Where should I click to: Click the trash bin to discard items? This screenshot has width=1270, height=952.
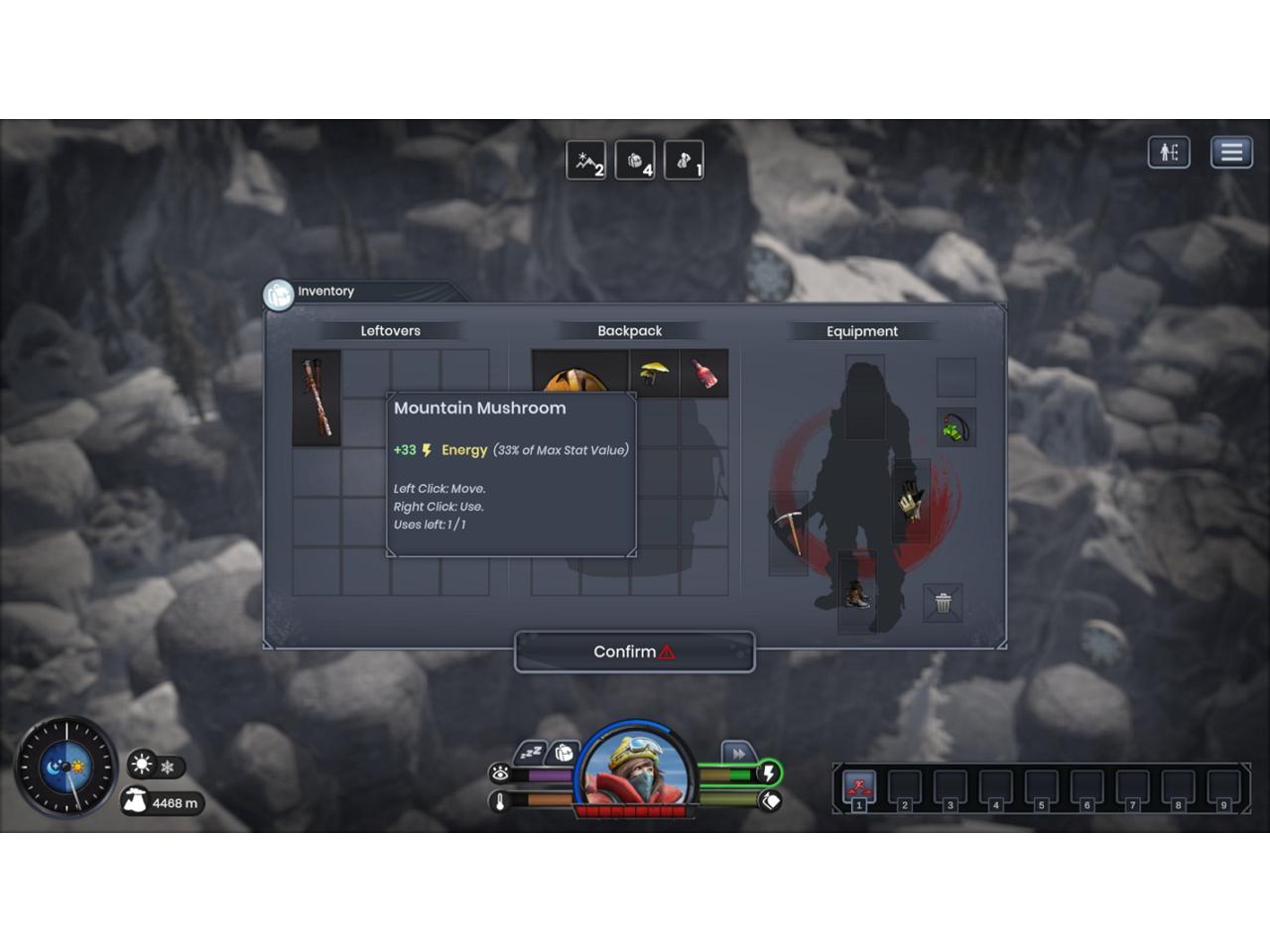[943, 602]
